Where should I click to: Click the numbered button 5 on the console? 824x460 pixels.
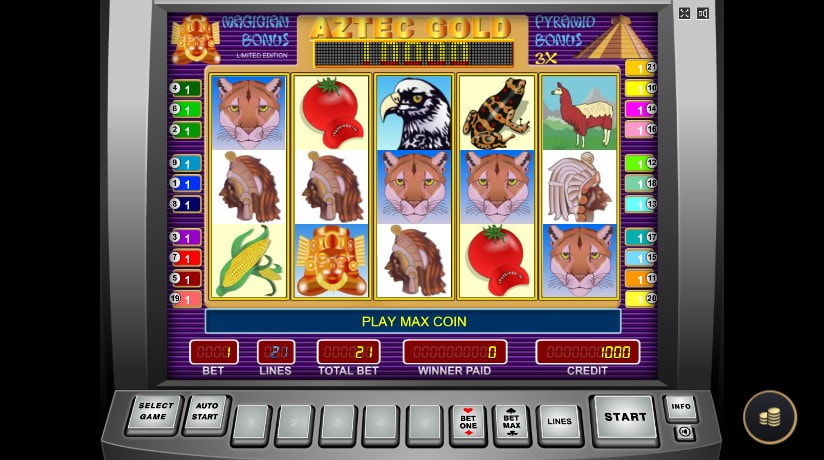[424, 425]
